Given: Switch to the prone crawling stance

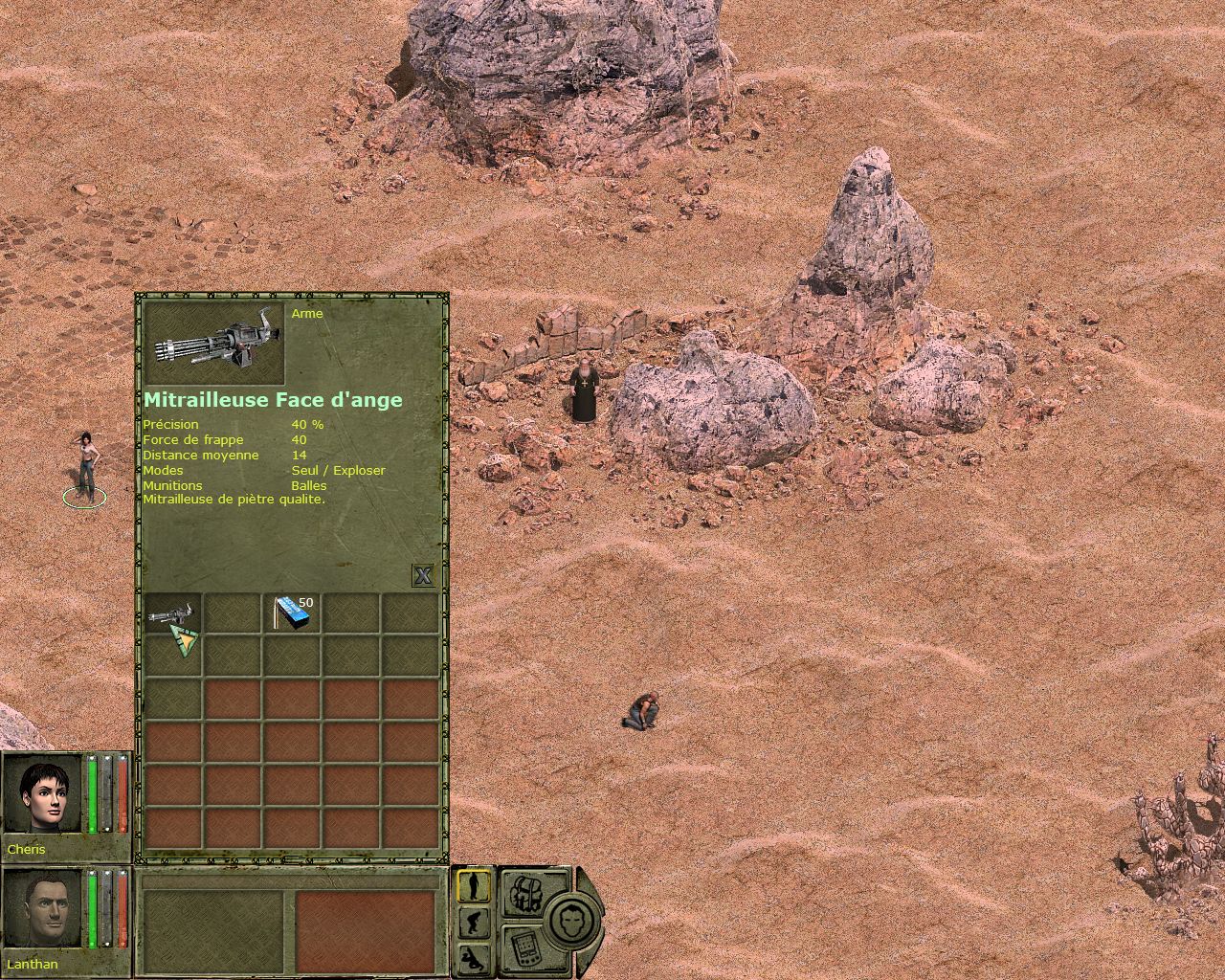Looking at the screenshot, I should coord(474,958).
